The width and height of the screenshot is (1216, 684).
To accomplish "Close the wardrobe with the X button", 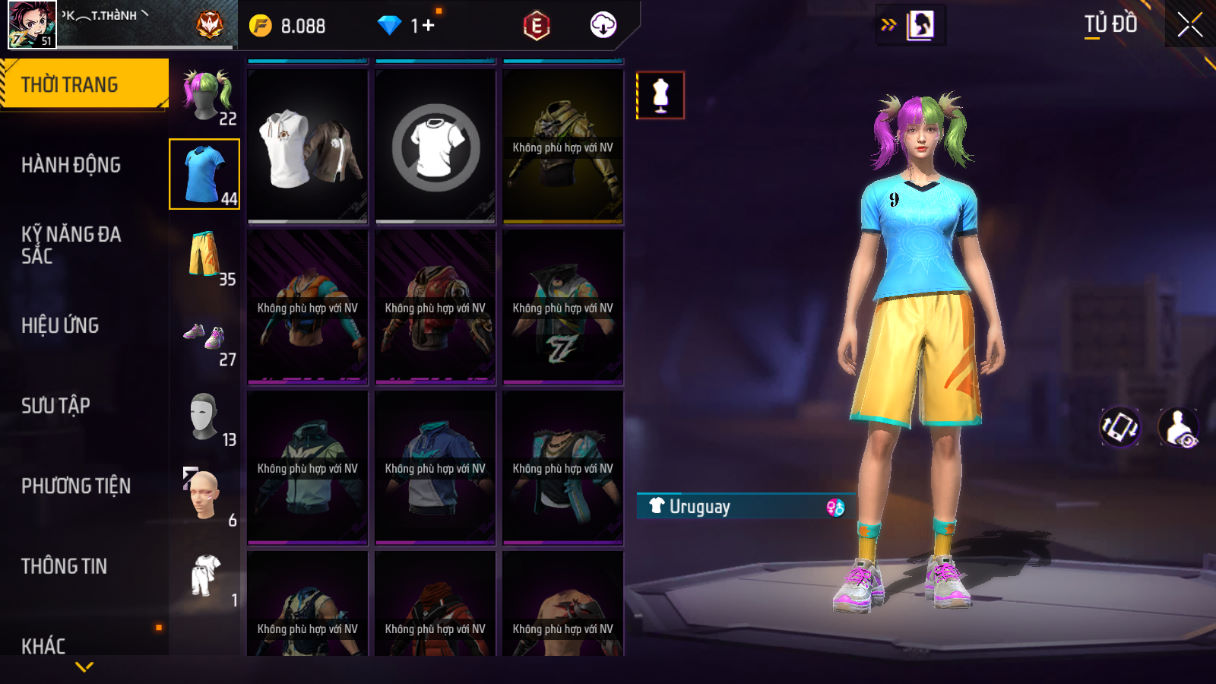I will [x=1190, y=25].
